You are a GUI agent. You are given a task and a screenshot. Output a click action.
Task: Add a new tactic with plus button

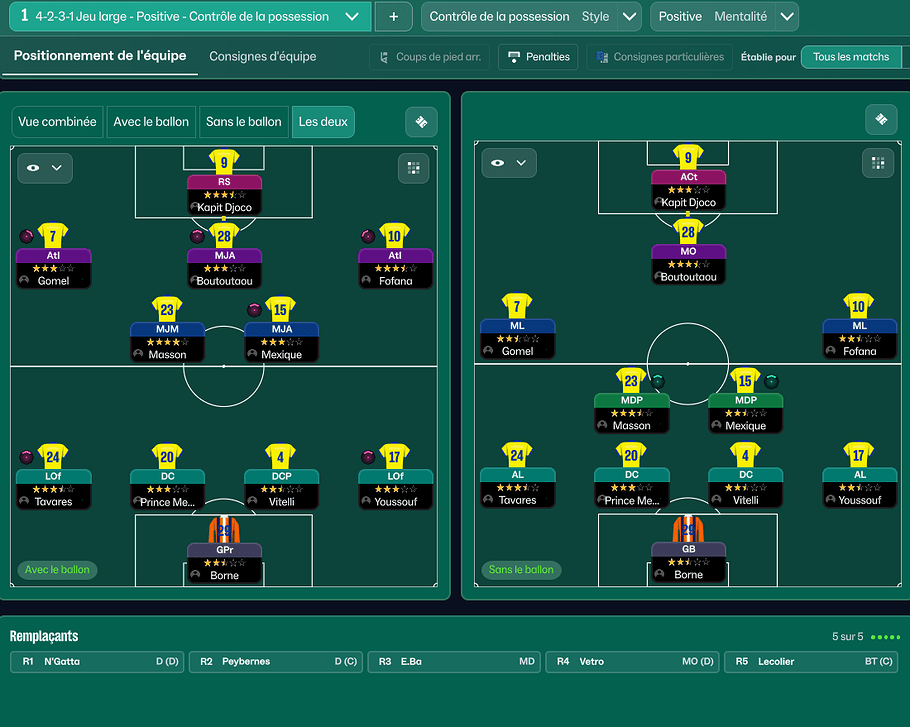393,17
